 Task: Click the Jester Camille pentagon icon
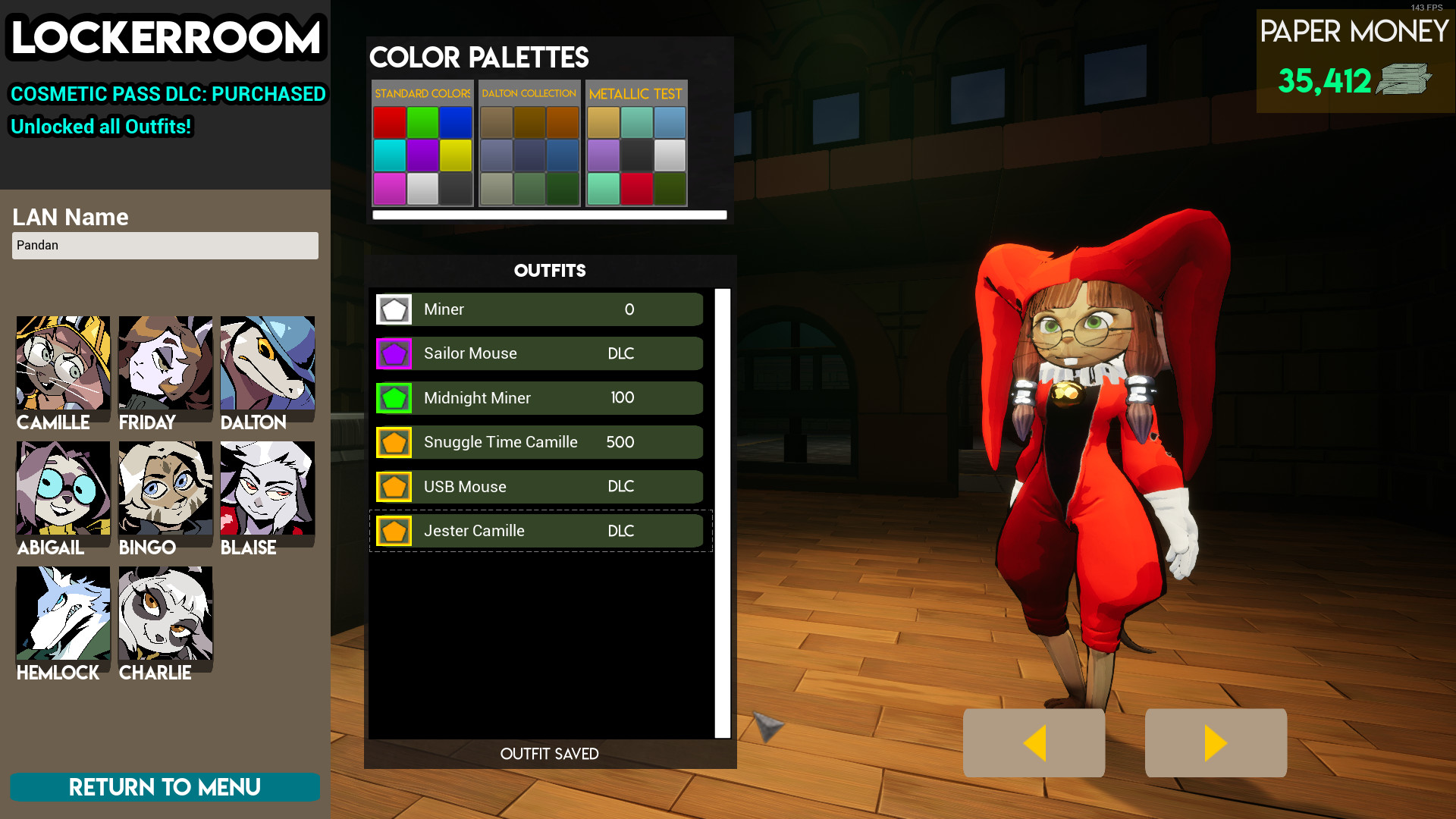point(394,531)
